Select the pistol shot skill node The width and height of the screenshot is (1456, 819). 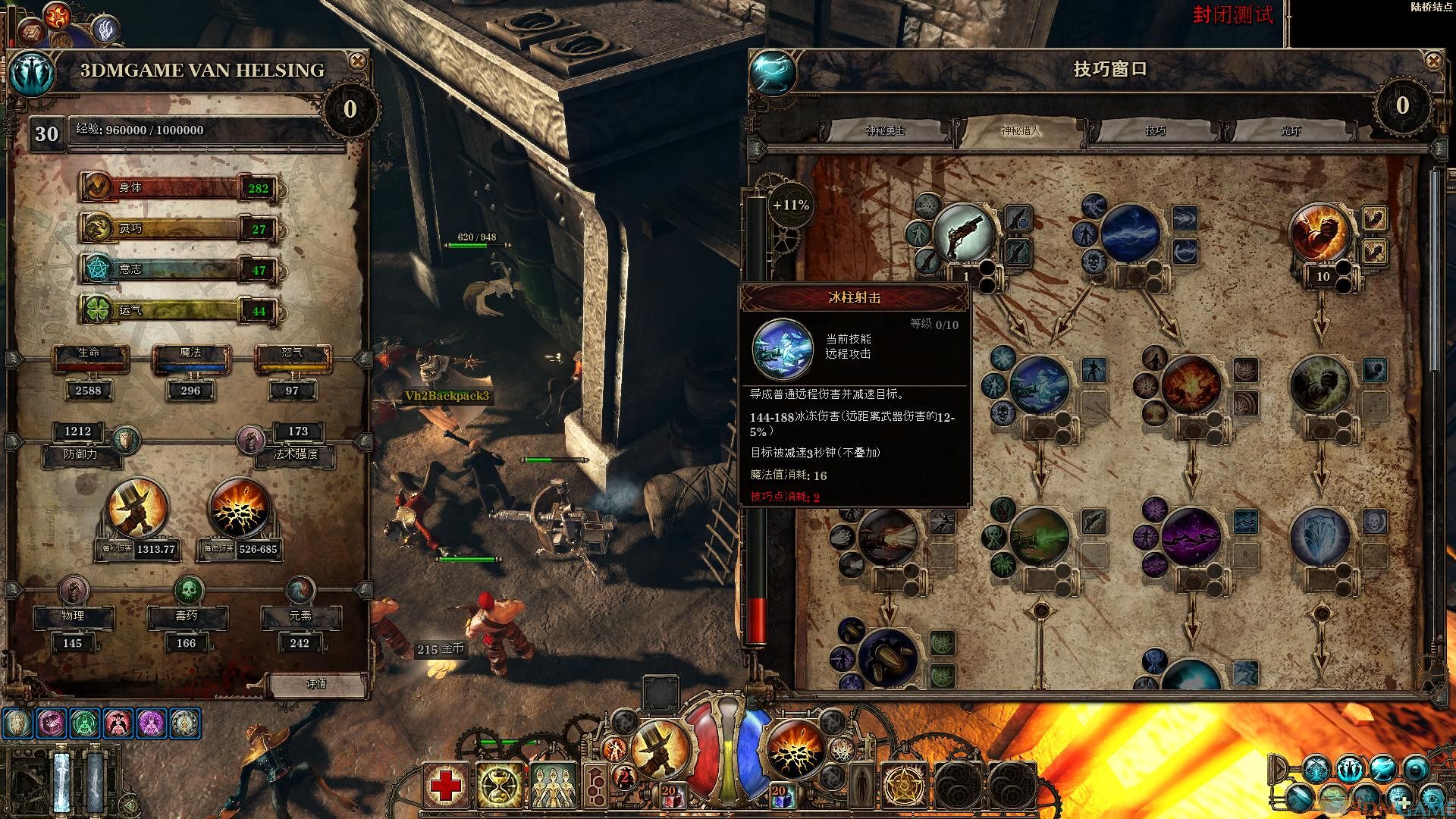click(964, 232)
